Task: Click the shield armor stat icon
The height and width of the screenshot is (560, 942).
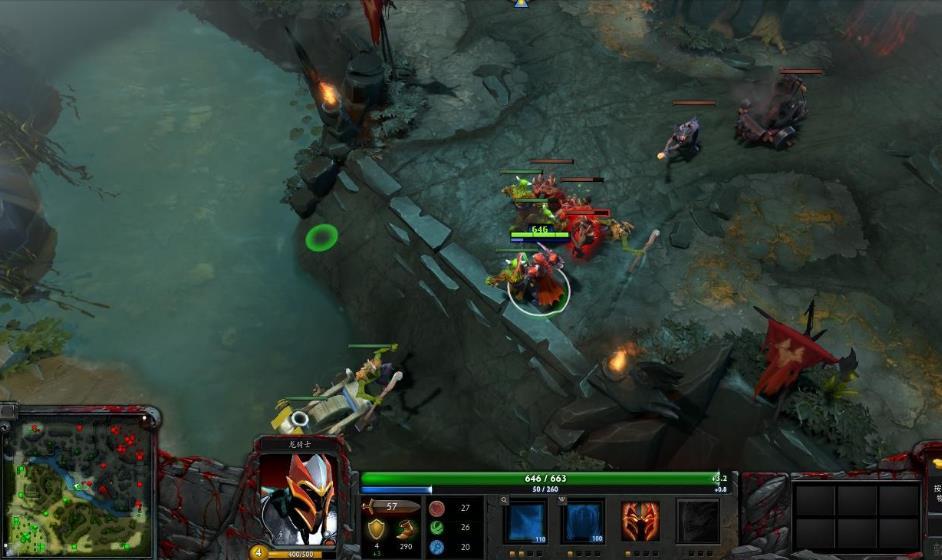Action: (376, 529)
